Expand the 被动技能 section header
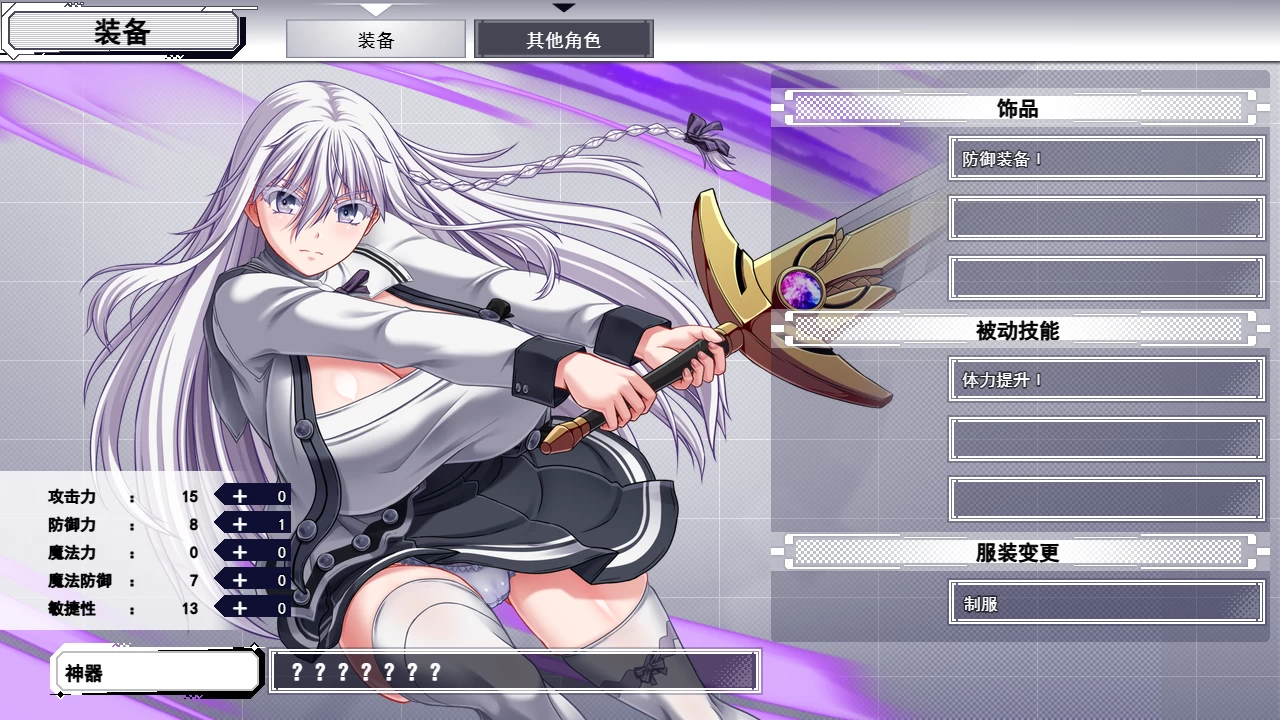The width and height of the screenshot is (1280, 720). coord(1018,330)
